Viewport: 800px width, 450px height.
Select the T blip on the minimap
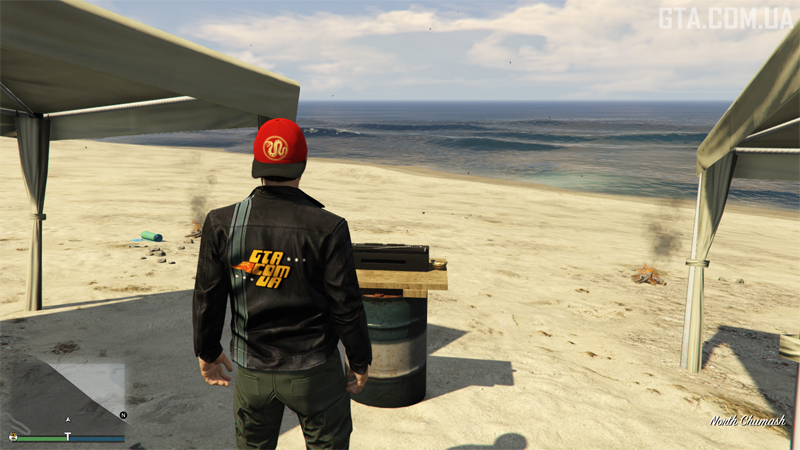click(x=68, y=436)
